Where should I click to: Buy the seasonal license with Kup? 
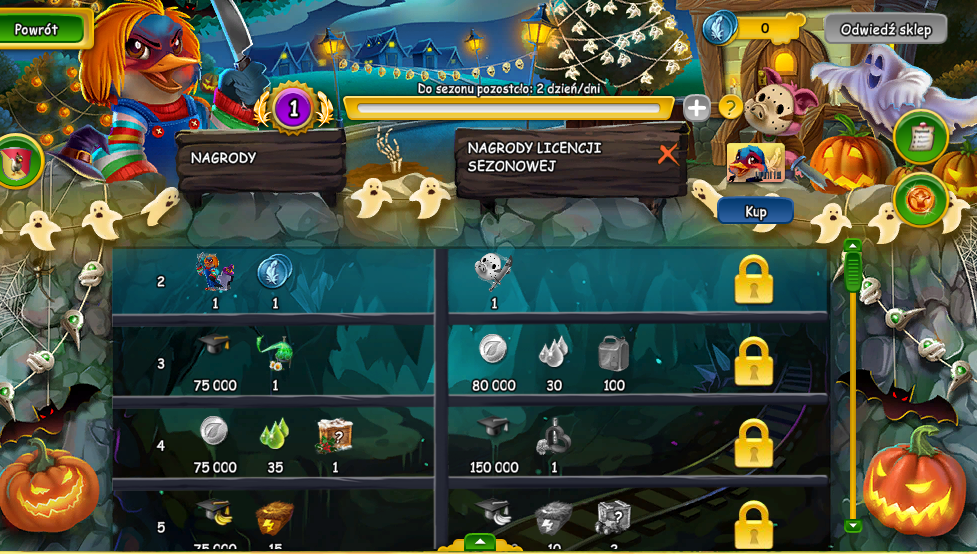[x=755, y=212]
